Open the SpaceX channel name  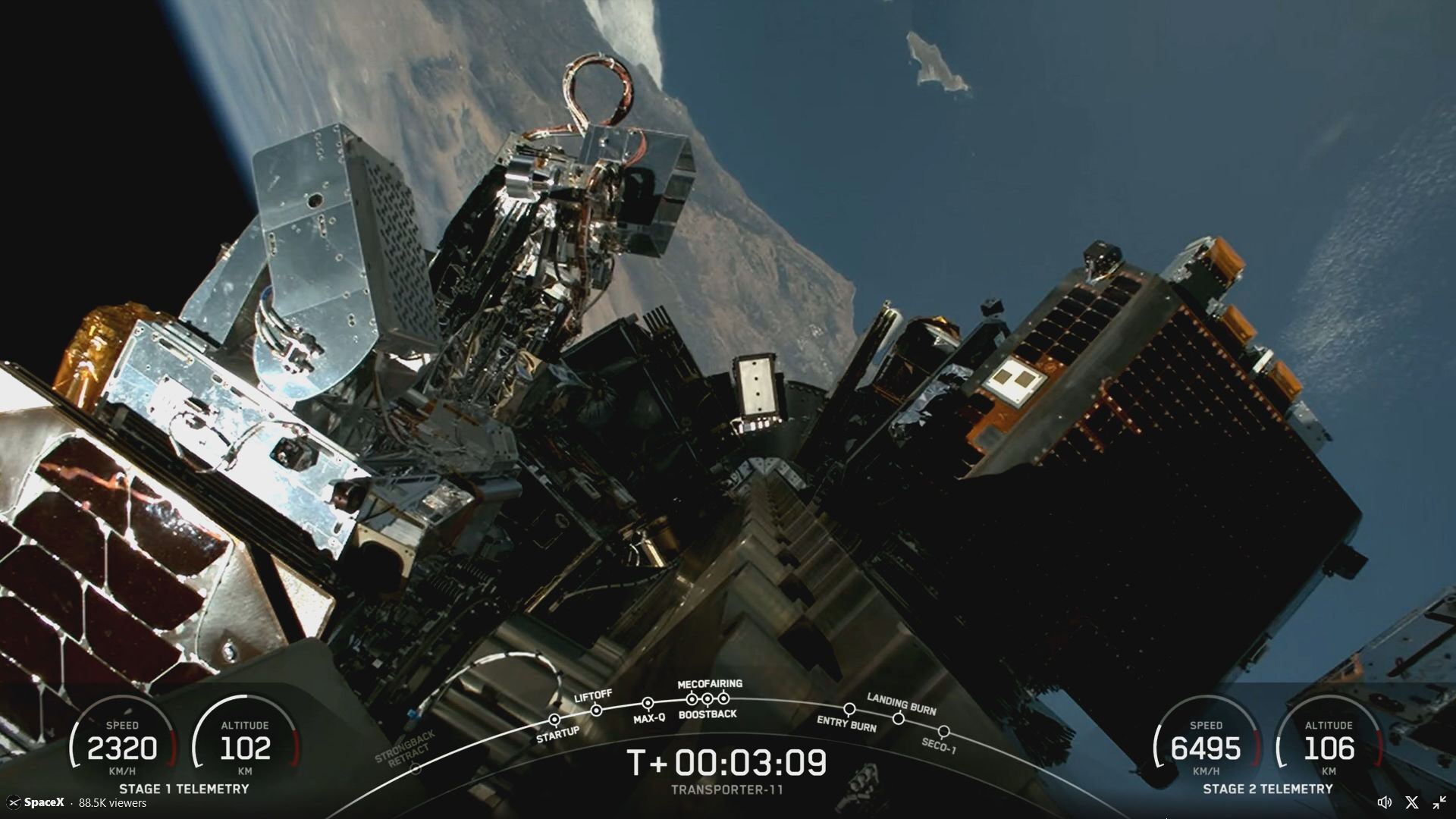[43, 802]
